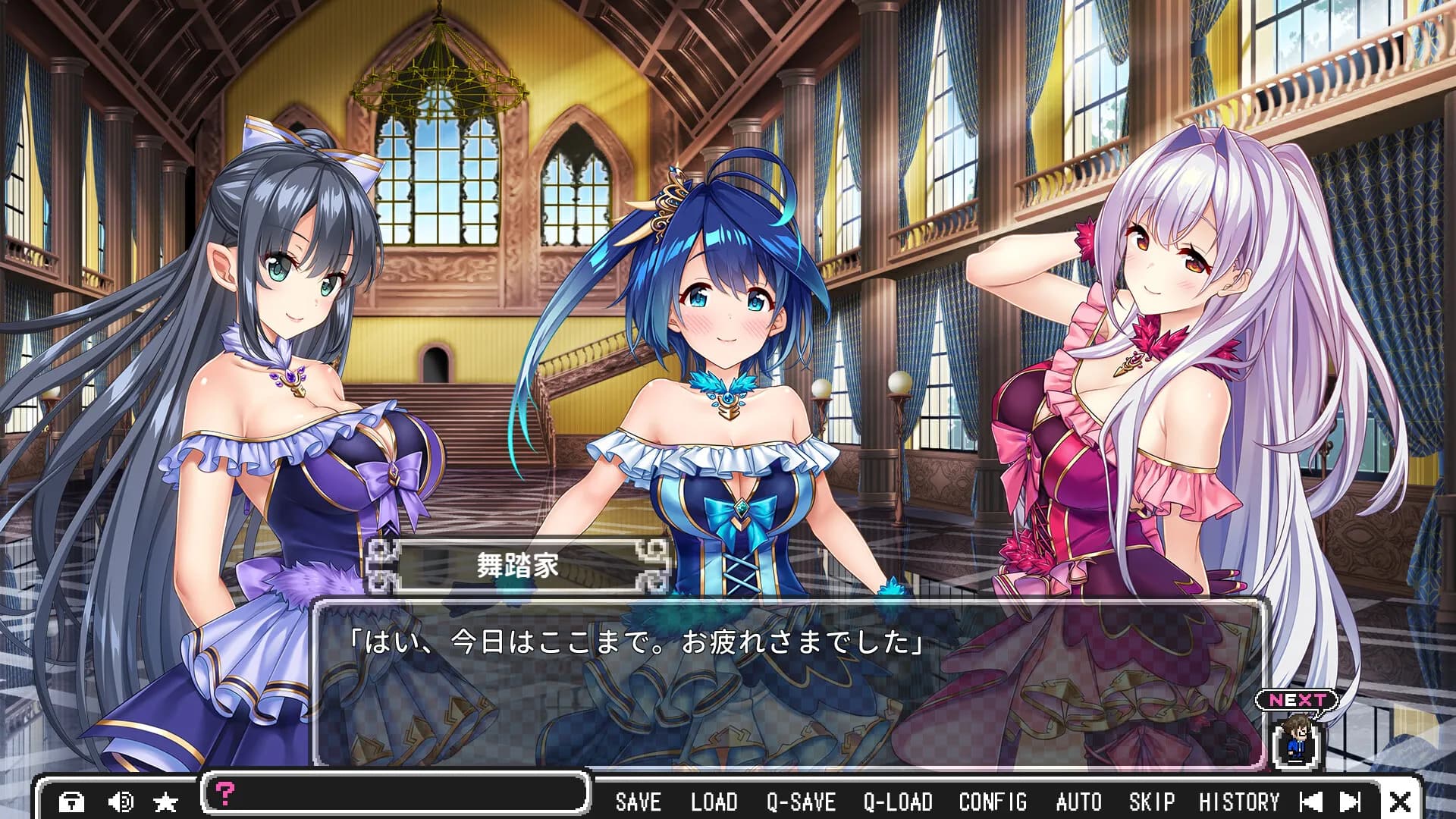Click the star favorite icon
This screenshot has height=819, width=1456.
point(165,802)
